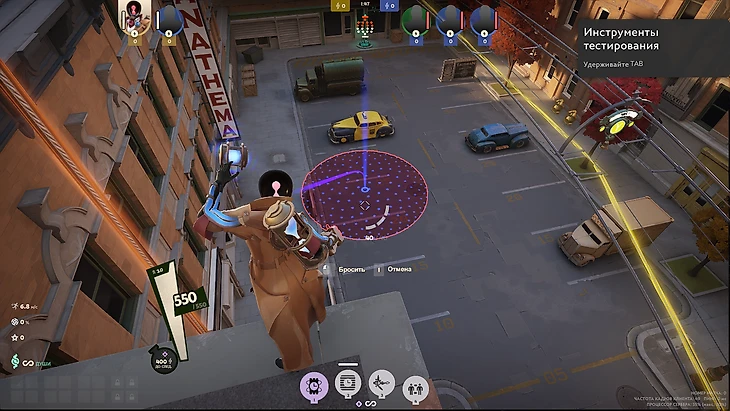
Task: Use the dashing figure third ability
Action: pyautogui.click(x=380, y=384)
